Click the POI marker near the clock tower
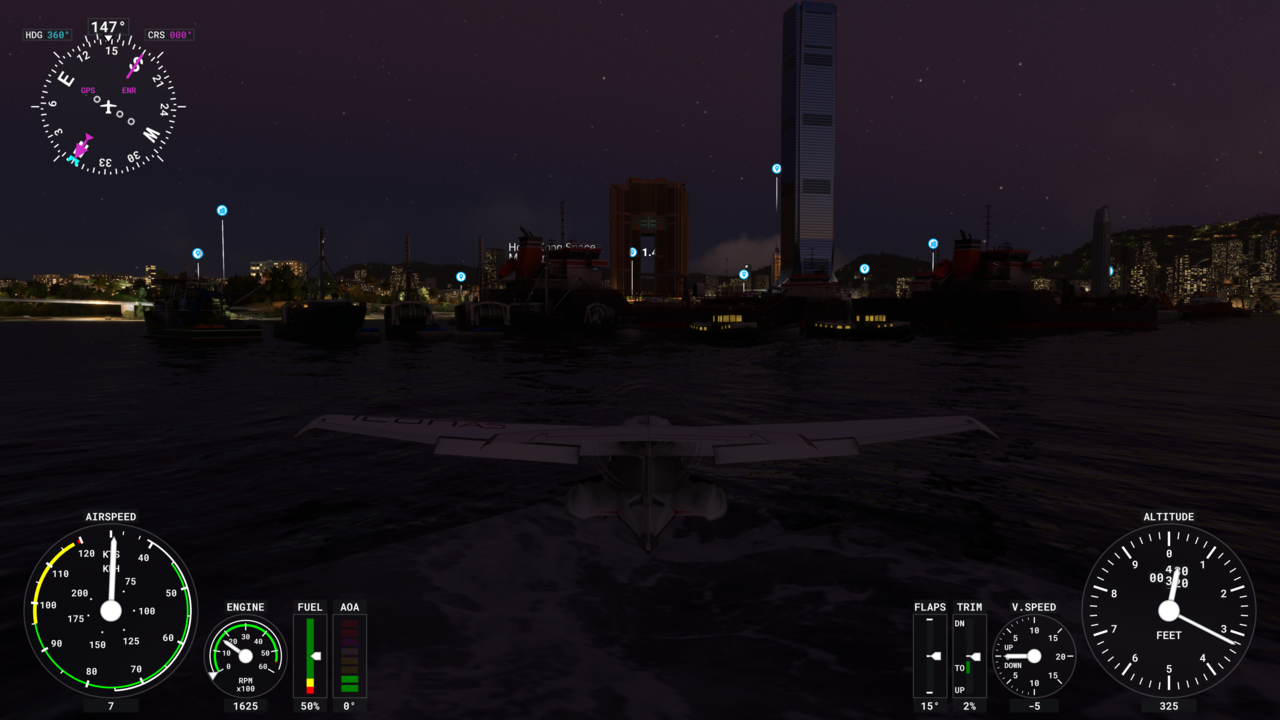1280x720 pixels. point(744,272)
